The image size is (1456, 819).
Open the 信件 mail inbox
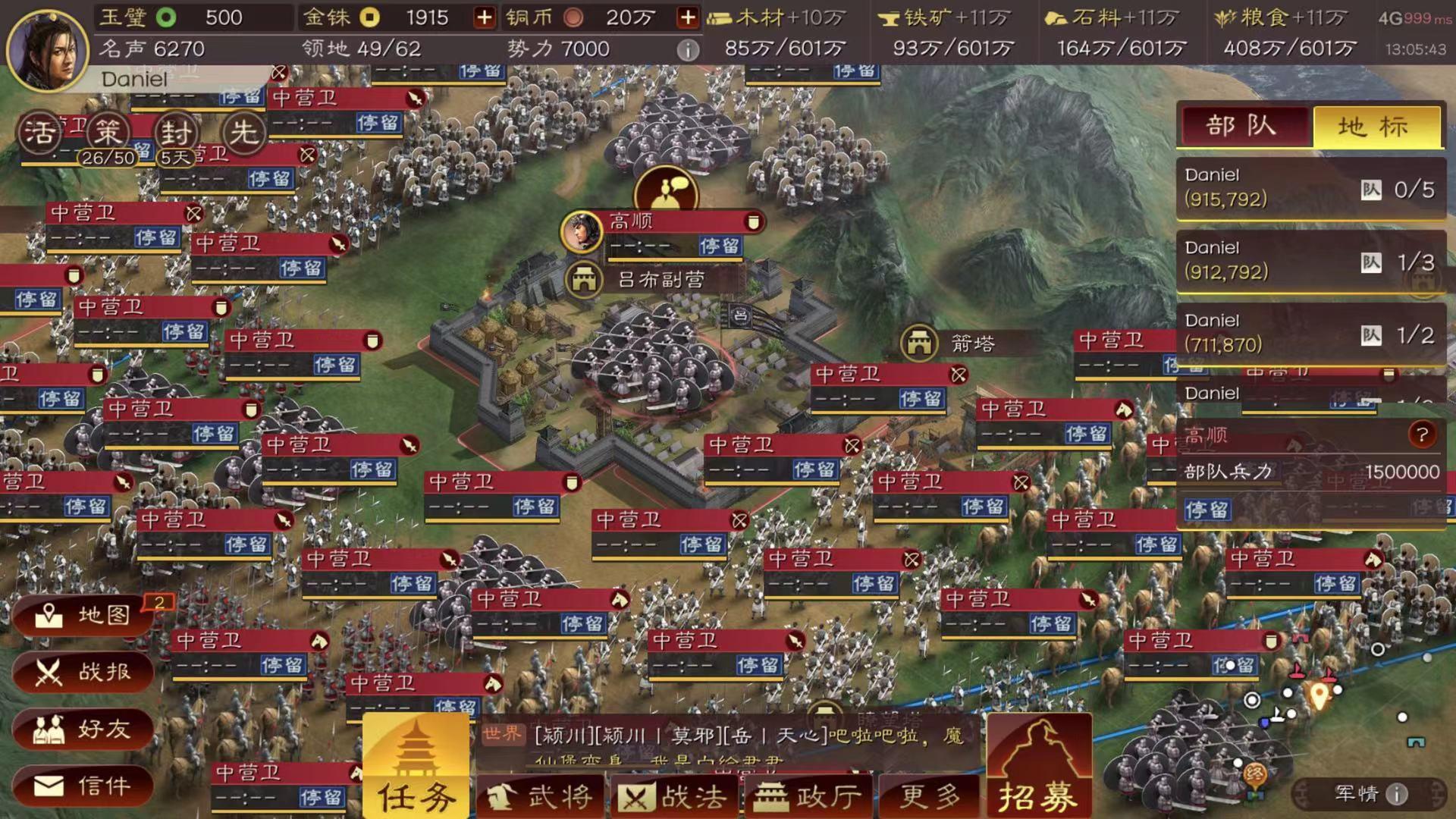tap(83, 787)
